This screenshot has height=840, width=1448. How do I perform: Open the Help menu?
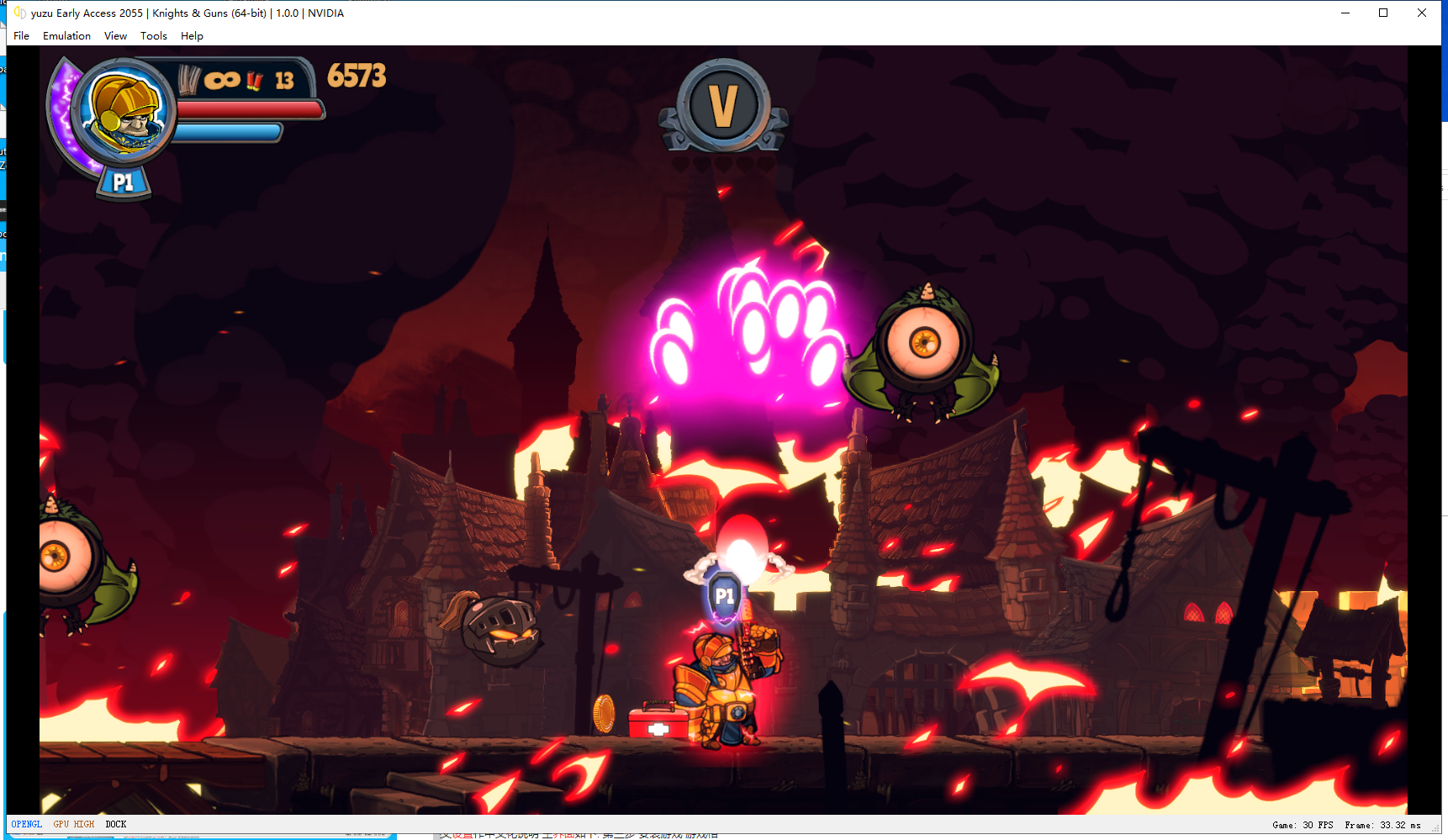point(192,36)
